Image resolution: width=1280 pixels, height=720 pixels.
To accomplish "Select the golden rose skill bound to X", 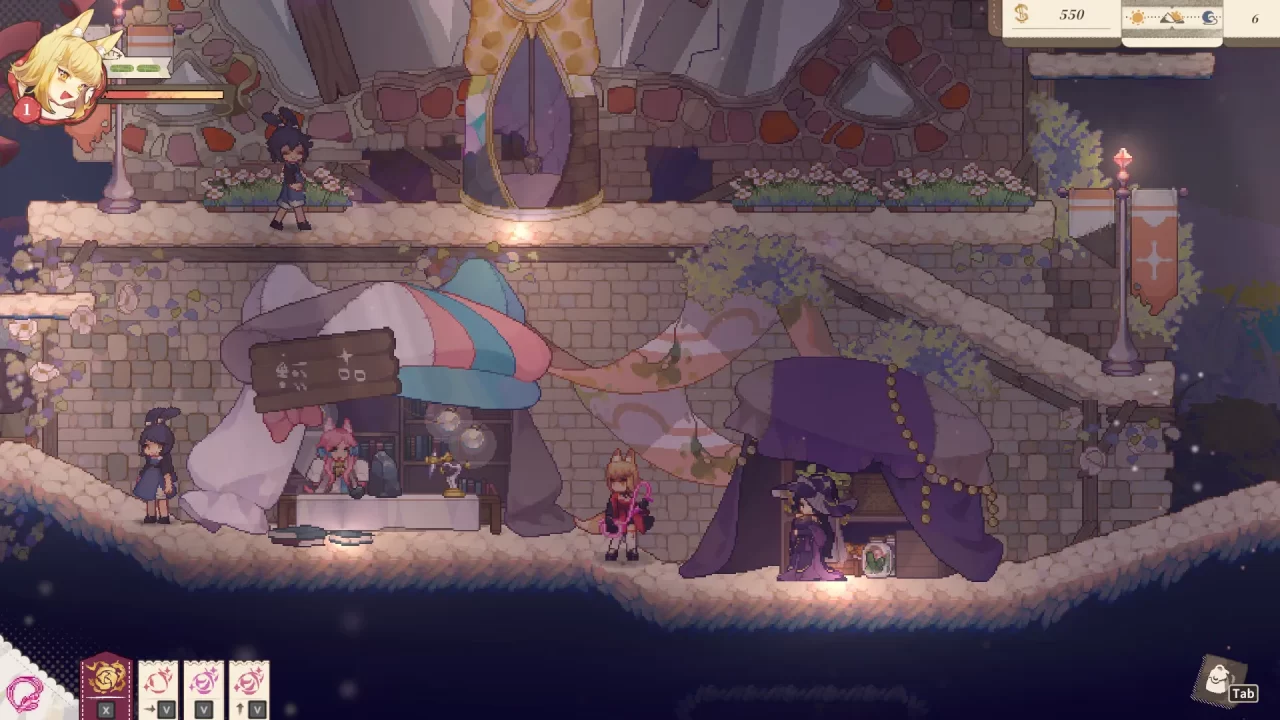I will [107, 683].
